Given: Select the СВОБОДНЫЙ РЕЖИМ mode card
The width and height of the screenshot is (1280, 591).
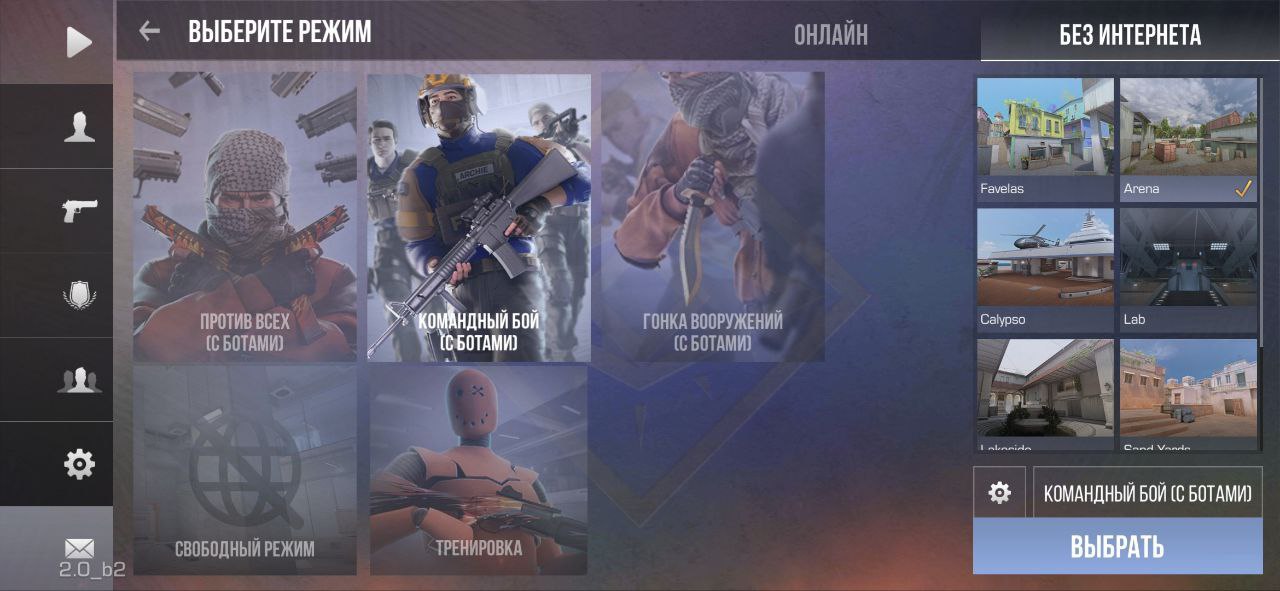Looking at the screenshot, I should tap(245, 470).
